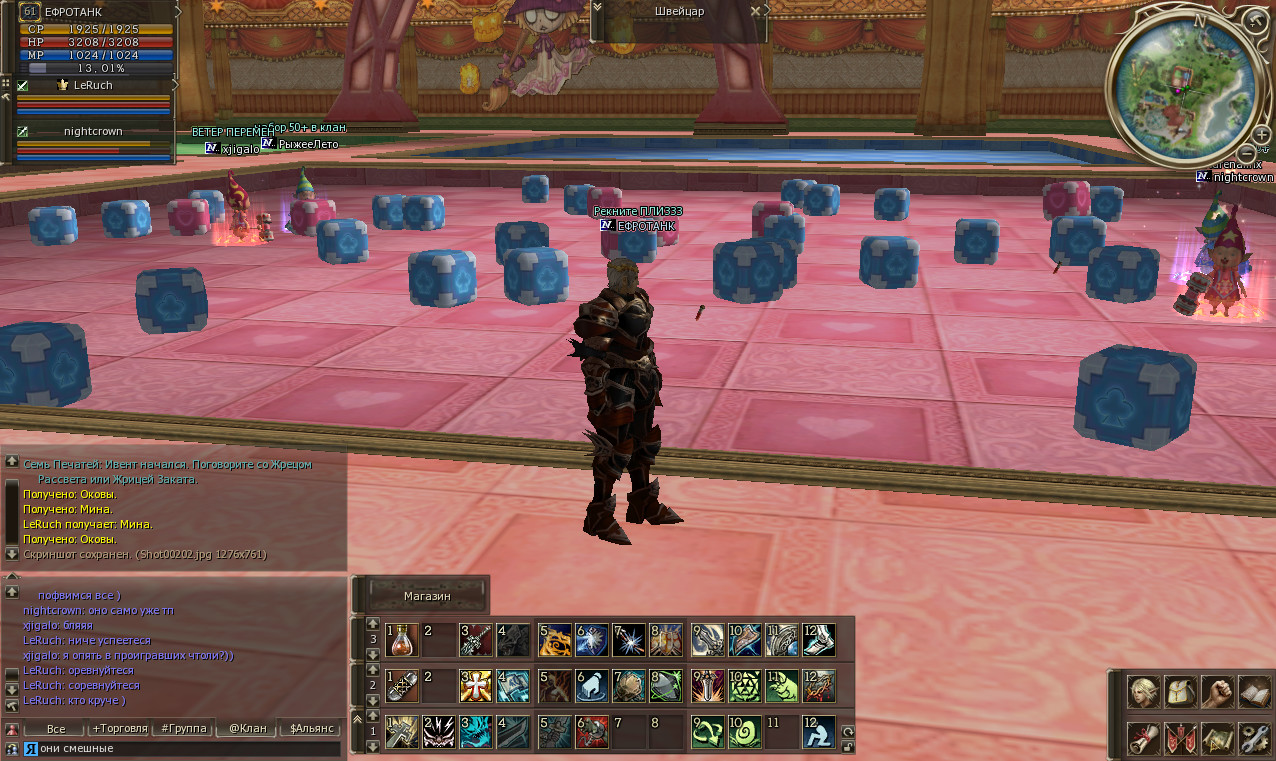Activate the white cross on gold skill
Viewport: 1276px width, 761px height.
[476, 685]
